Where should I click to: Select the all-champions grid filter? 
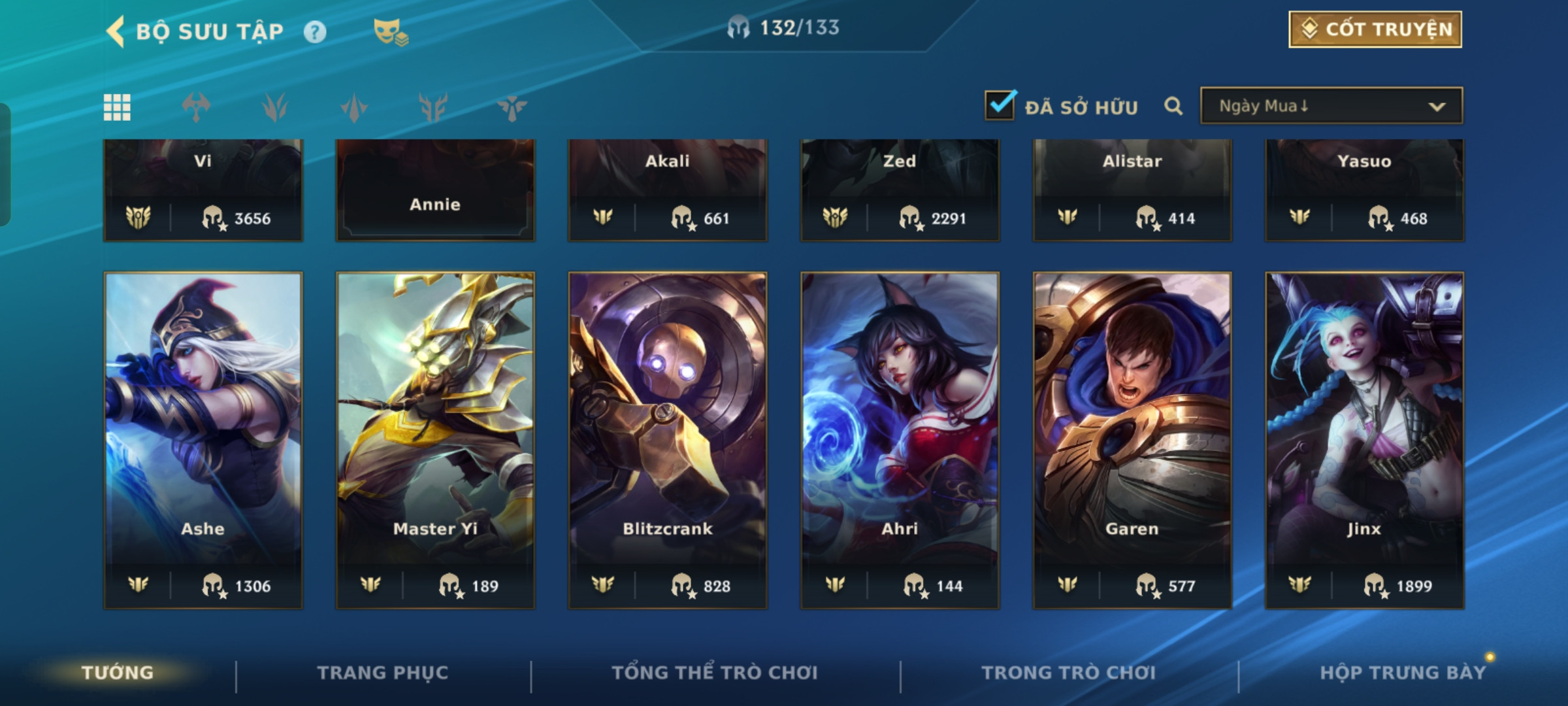pyautogui.click(x=117, y=107)
